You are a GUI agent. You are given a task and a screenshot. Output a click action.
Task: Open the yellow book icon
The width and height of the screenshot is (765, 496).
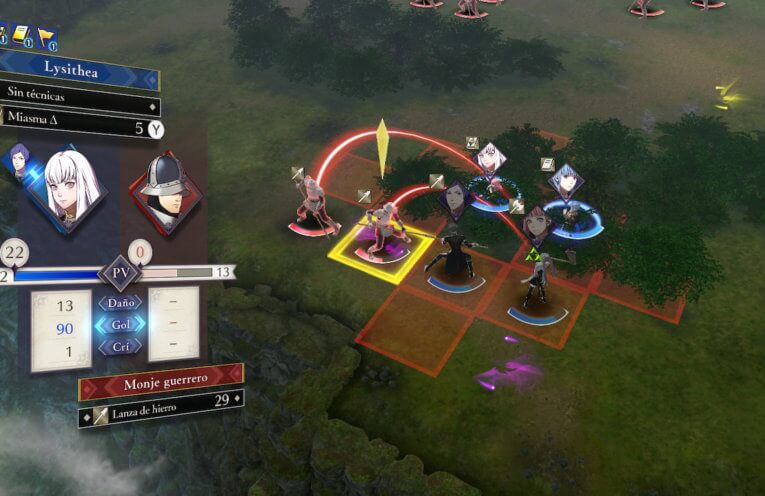(x=22, y=36)
